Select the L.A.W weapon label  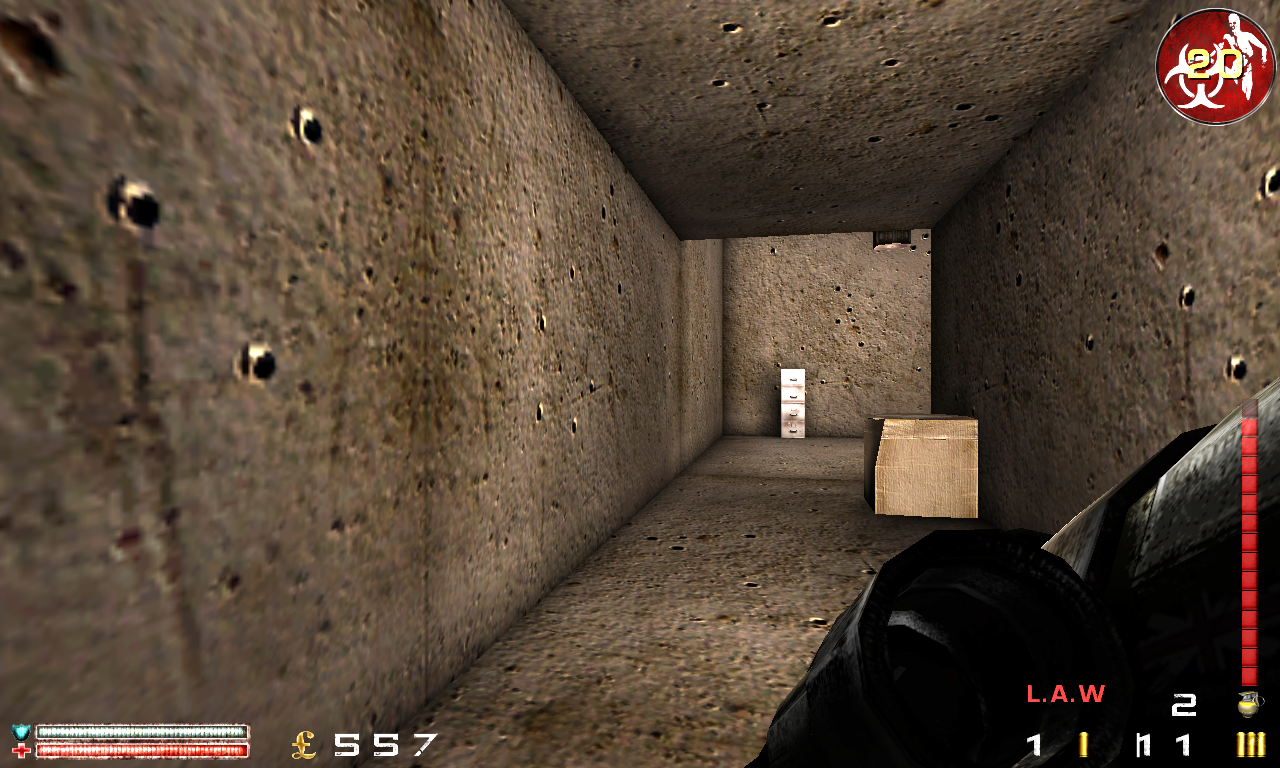point(1066,694)
